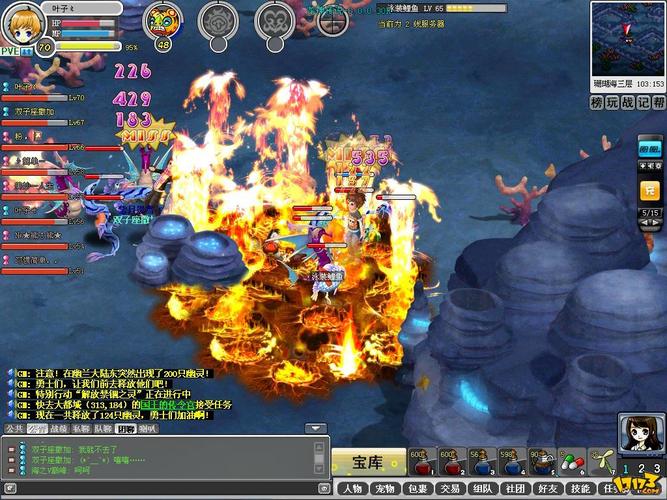Use the red potion in hotbar slot 1
This screenshot has width=667, height=500.
coord(422,462)
